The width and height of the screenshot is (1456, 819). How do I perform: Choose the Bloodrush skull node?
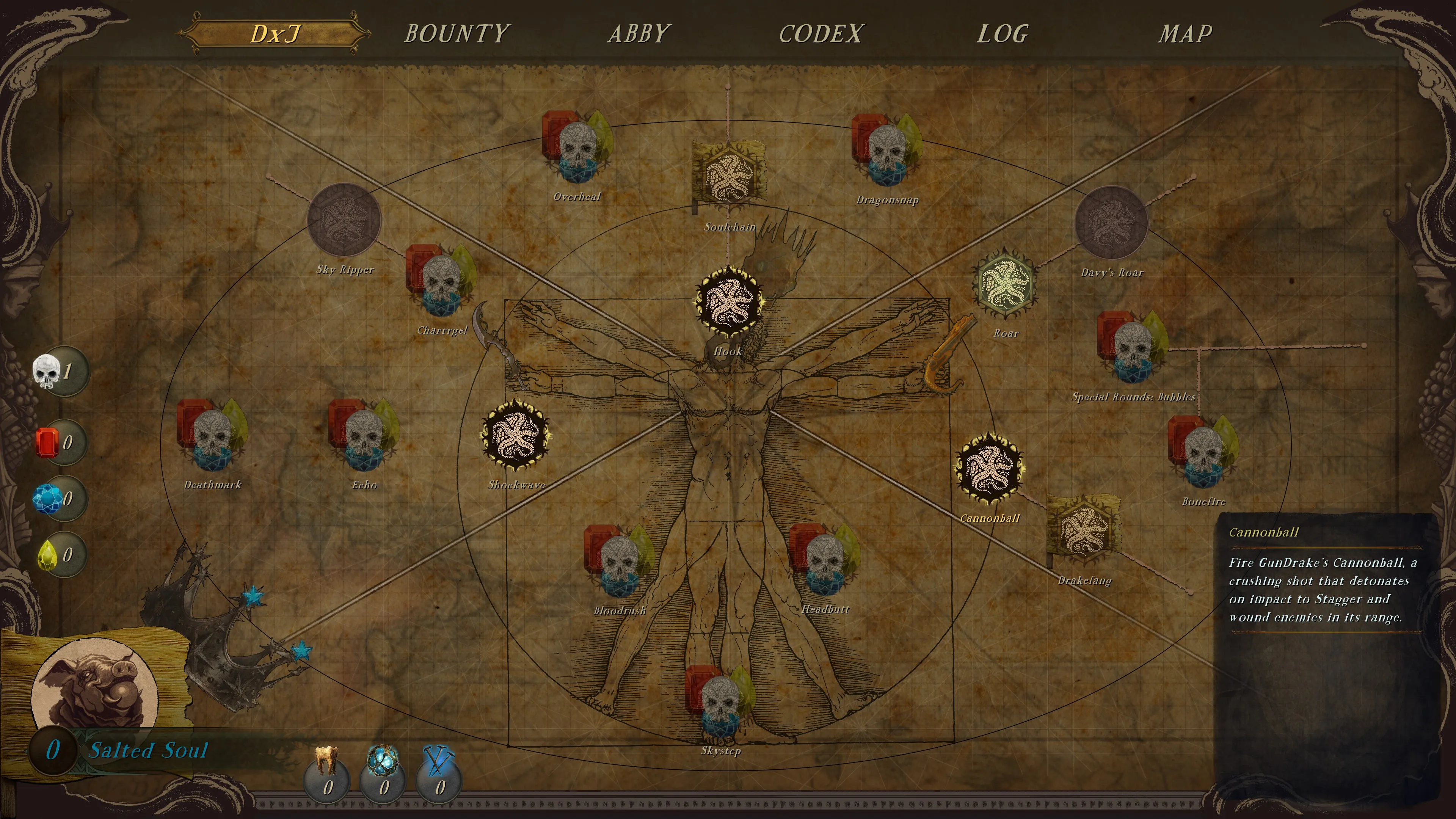point(619,561)
